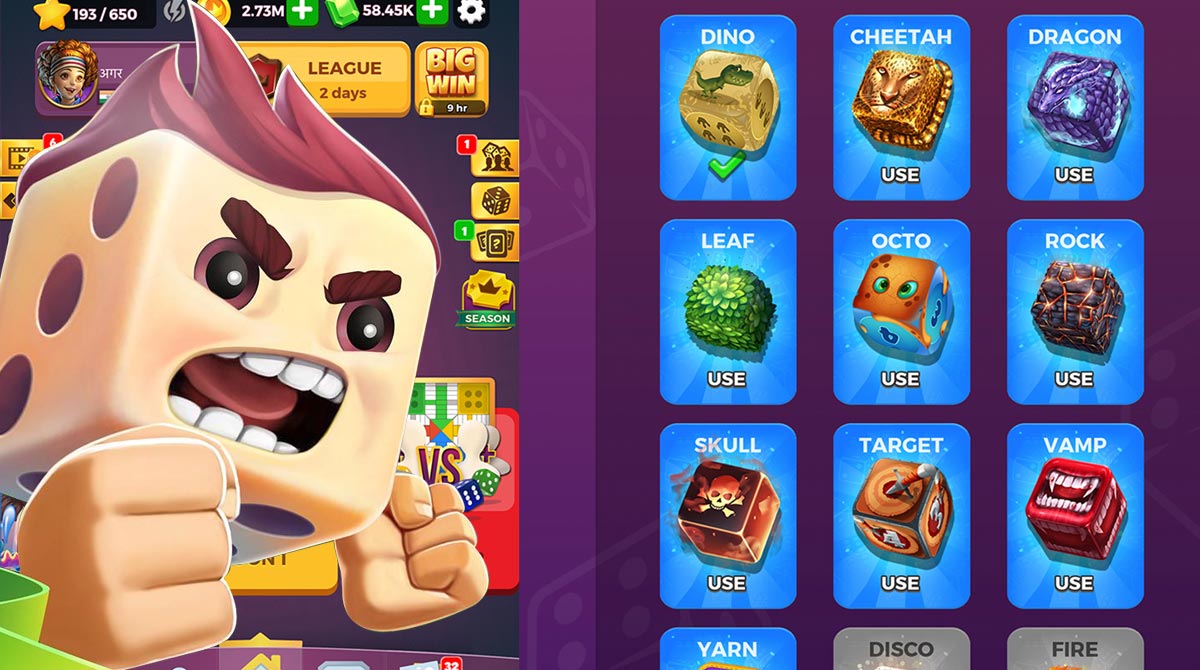Viewport: 1200px width, 670px height.
Task: Equip the Skull dice
Action: tap(727, 583)
